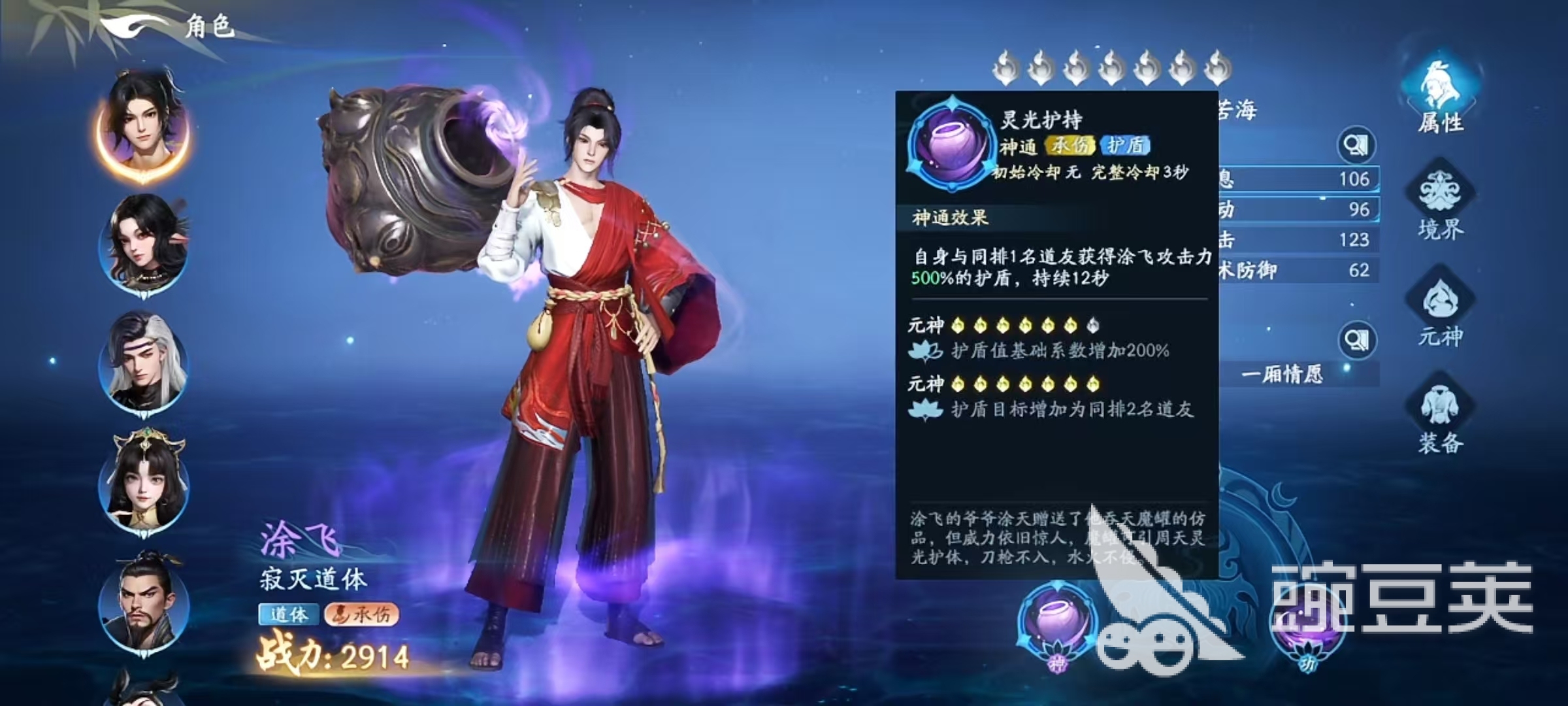Tap the 承伤 tag in skill tooltip
The image size is (1568, 706).
click(1070, 145)
